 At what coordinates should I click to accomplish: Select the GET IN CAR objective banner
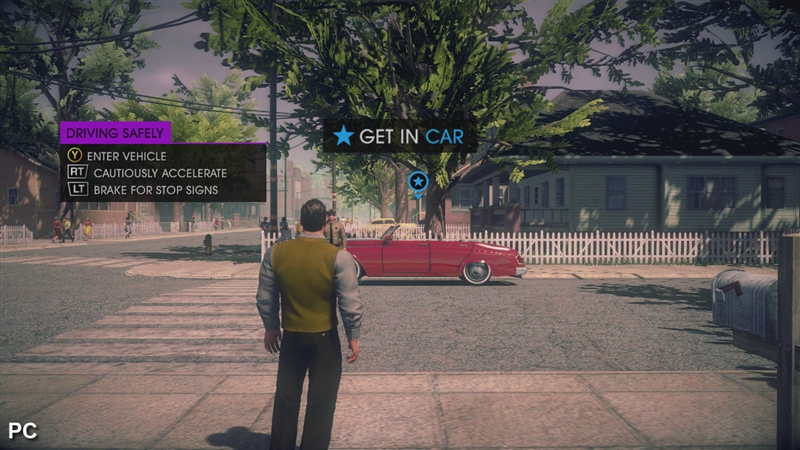point(399,136)
